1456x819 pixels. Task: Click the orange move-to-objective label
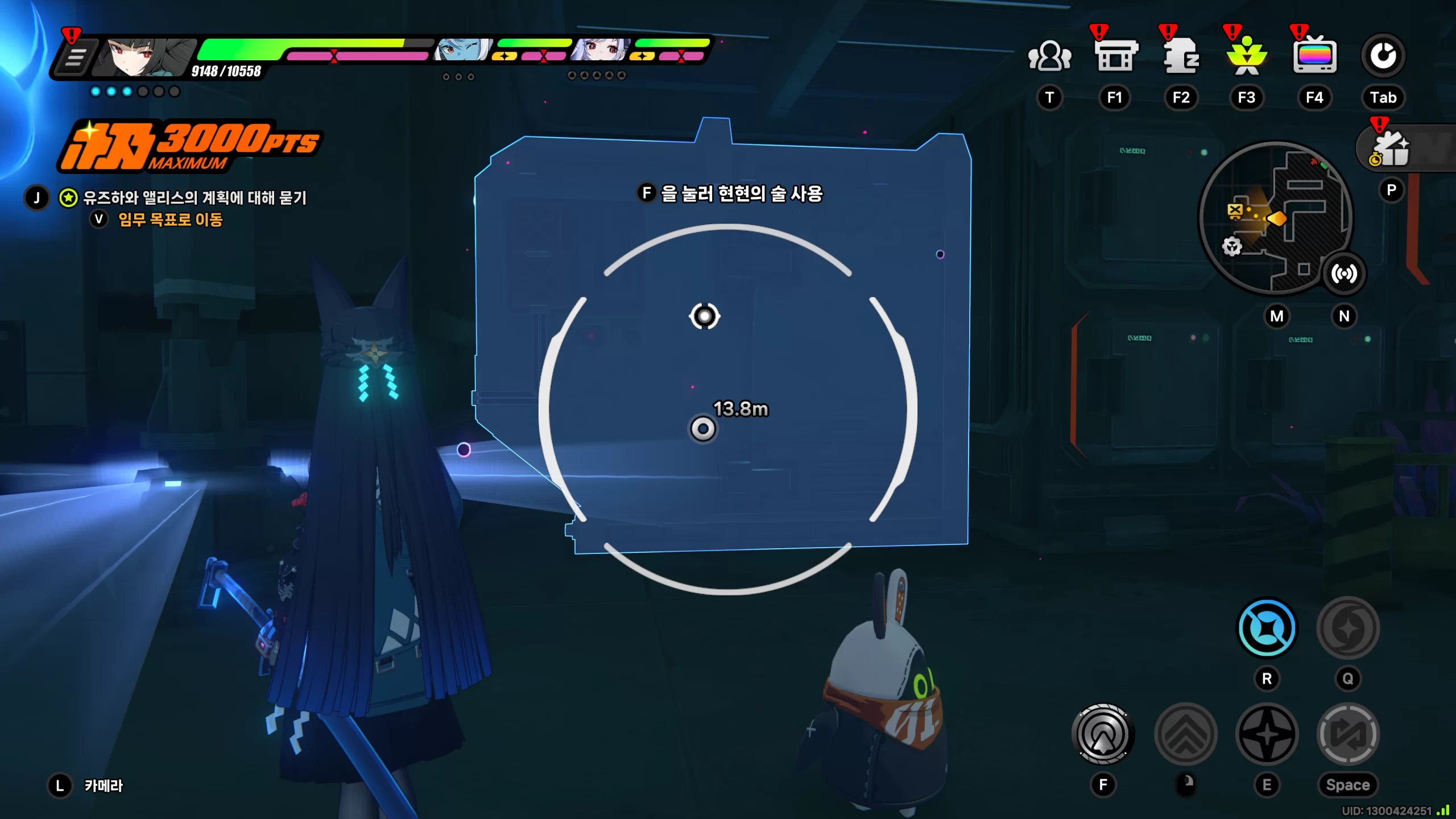(170, 220)
